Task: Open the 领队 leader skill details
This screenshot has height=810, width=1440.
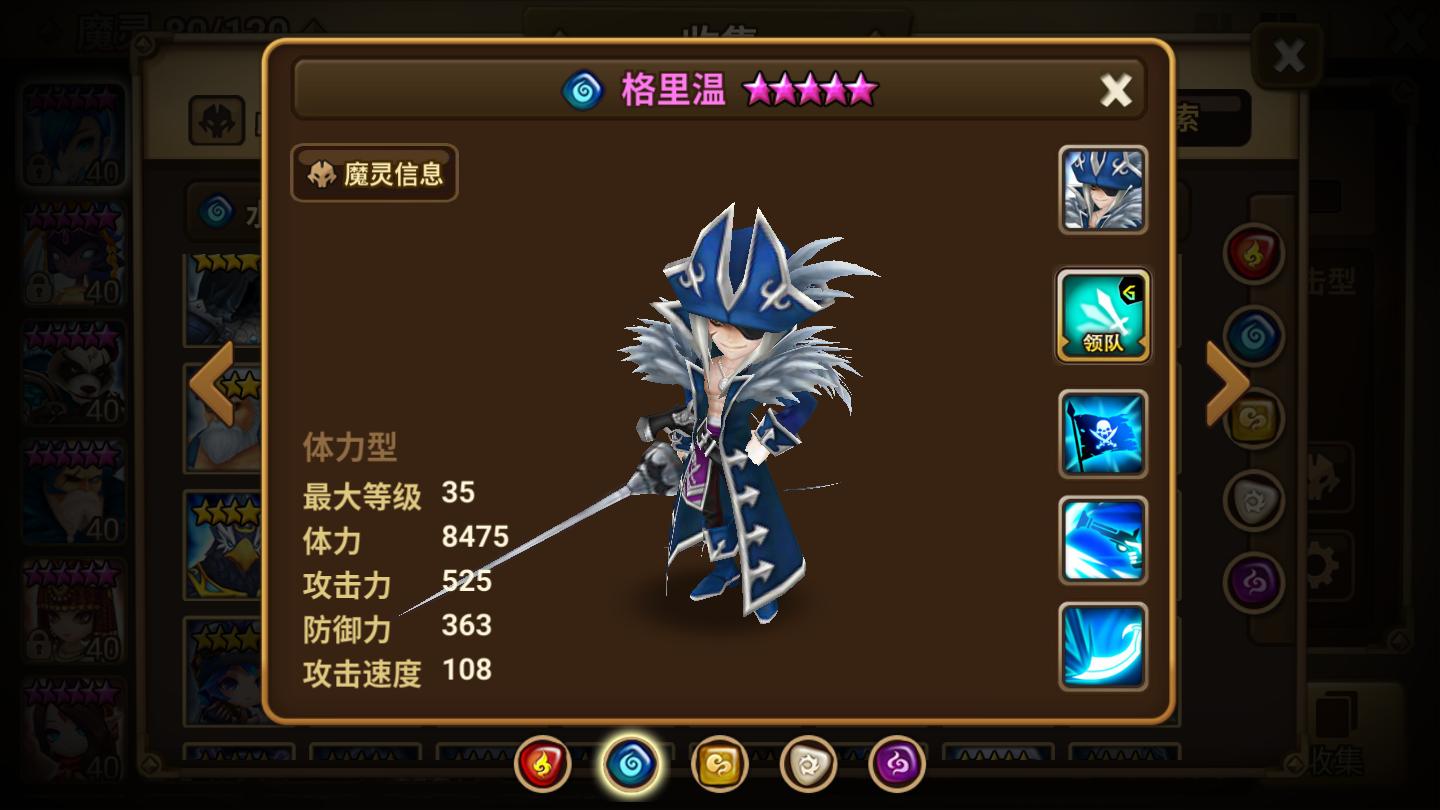Action: click(x=1102, y=315)
